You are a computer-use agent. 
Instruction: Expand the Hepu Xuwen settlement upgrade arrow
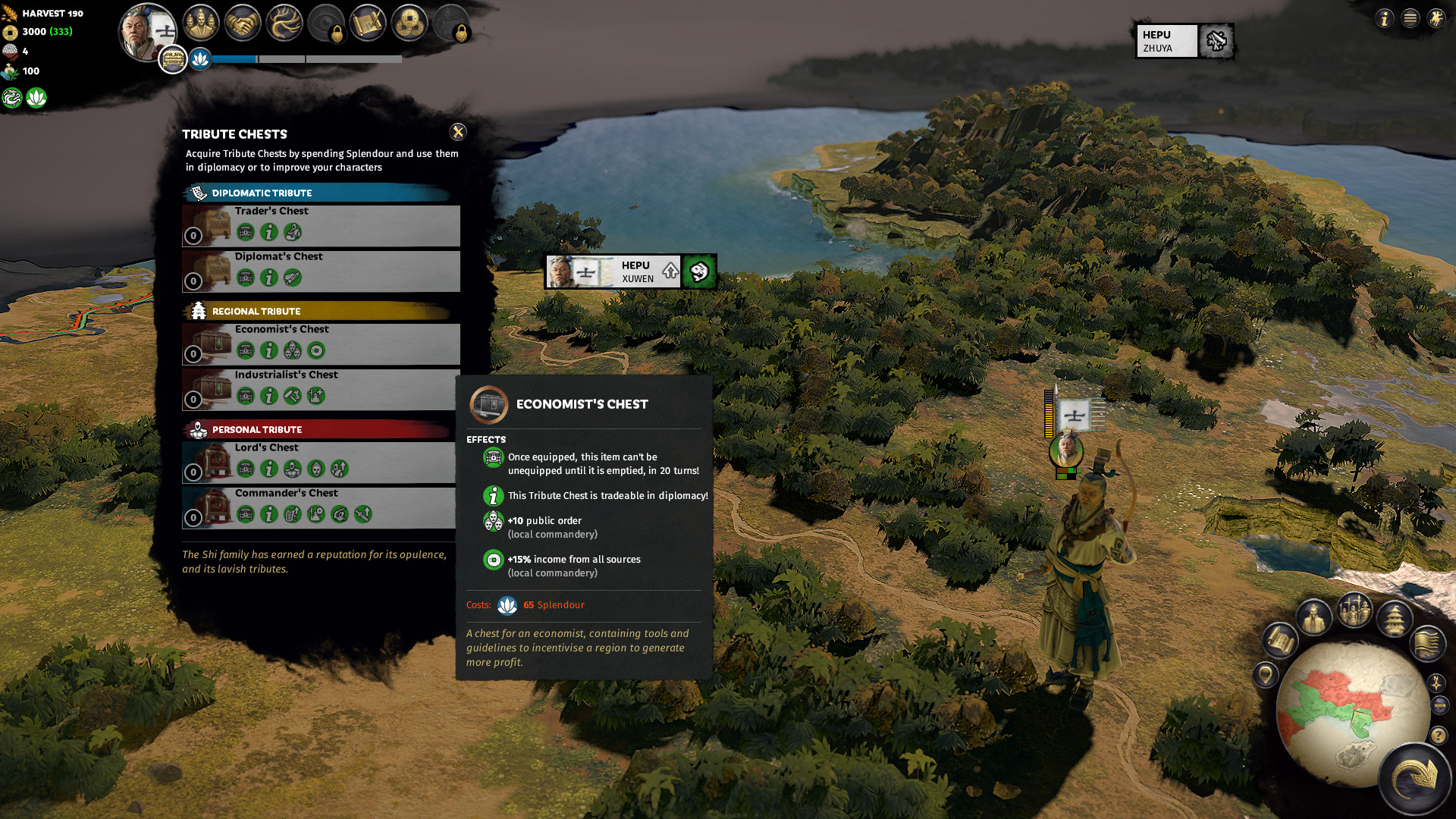(670, 271)
